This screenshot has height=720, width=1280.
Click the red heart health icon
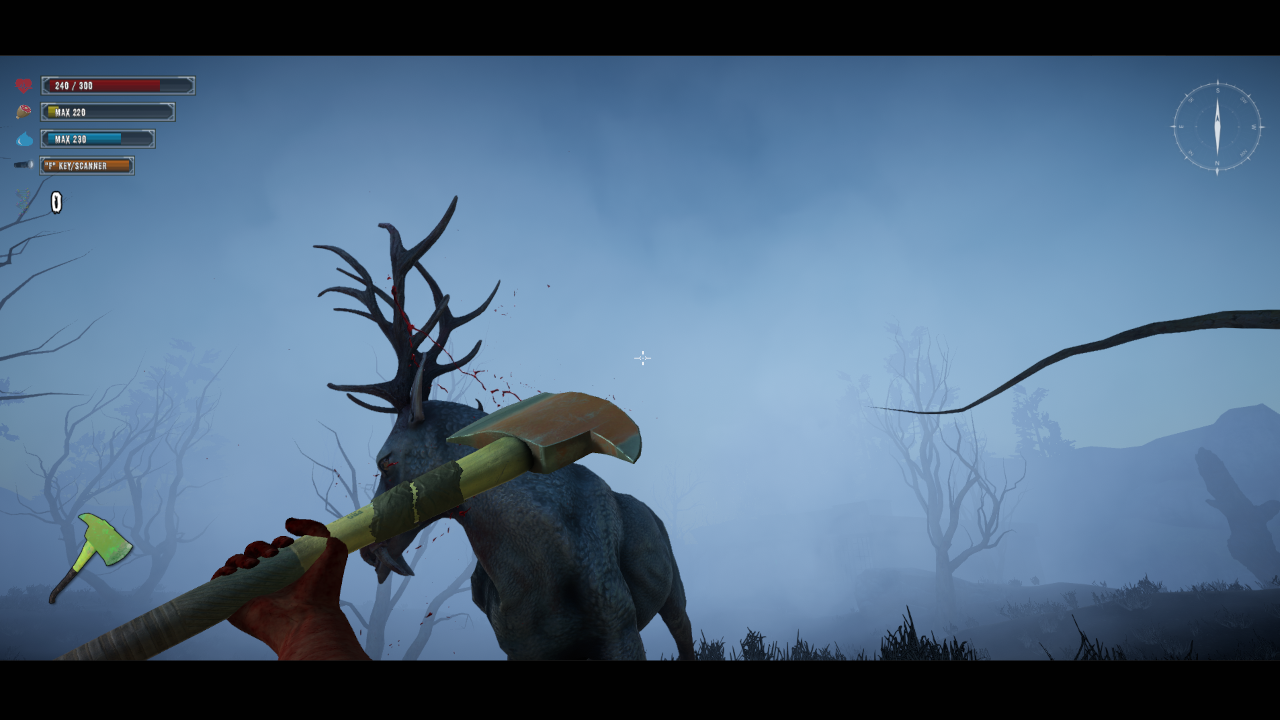pos(24,85)
